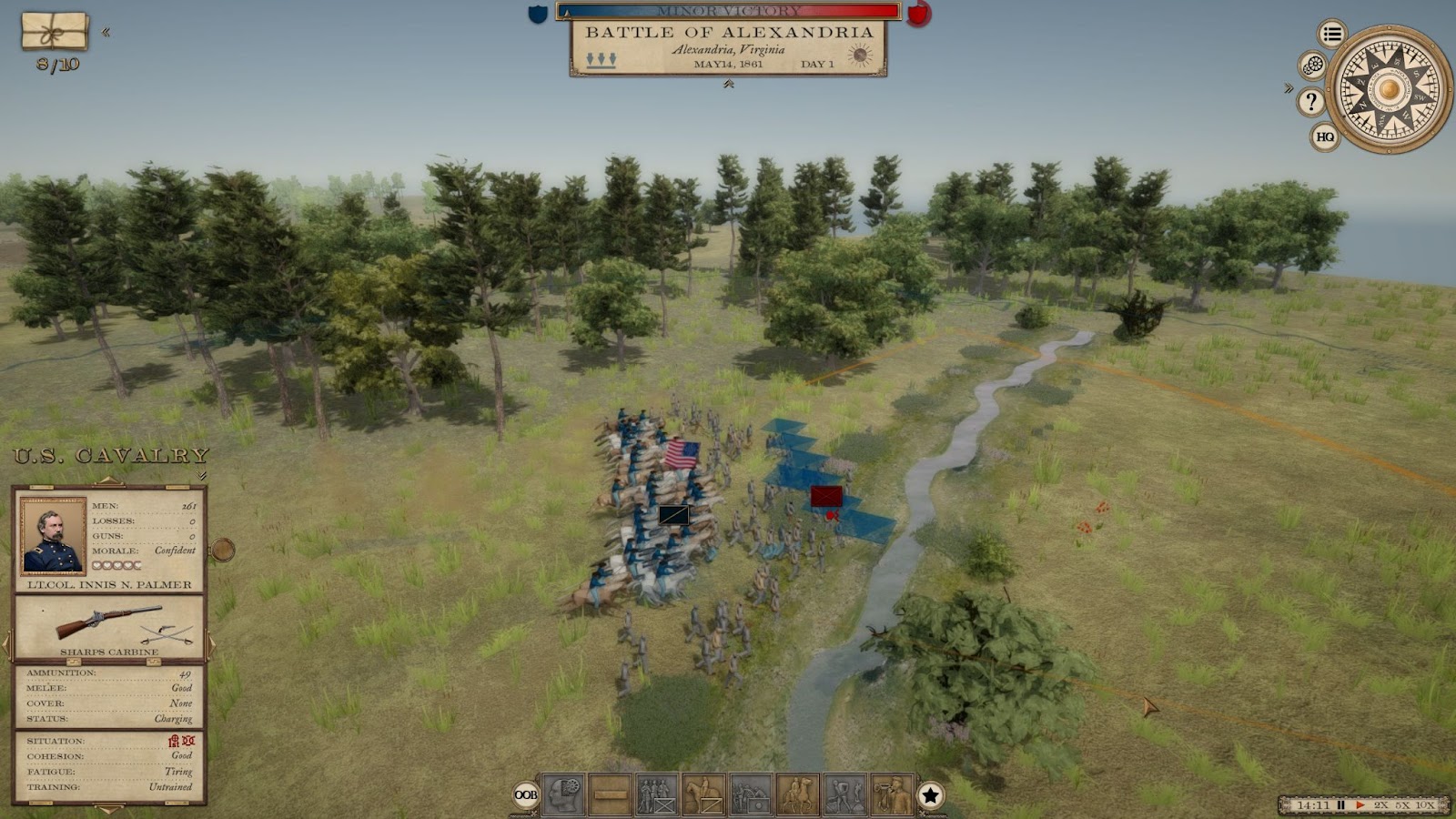Activate the bugler command icon
The width and height of the screenshot is (1456, 819).
[891, 794]
